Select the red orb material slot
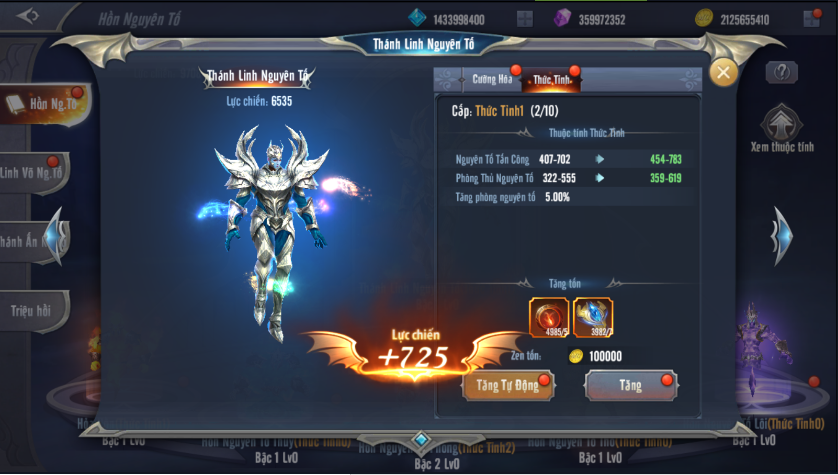Image resolution: width=838 pixels, height=475 pixels. click(x=548, y=317)
